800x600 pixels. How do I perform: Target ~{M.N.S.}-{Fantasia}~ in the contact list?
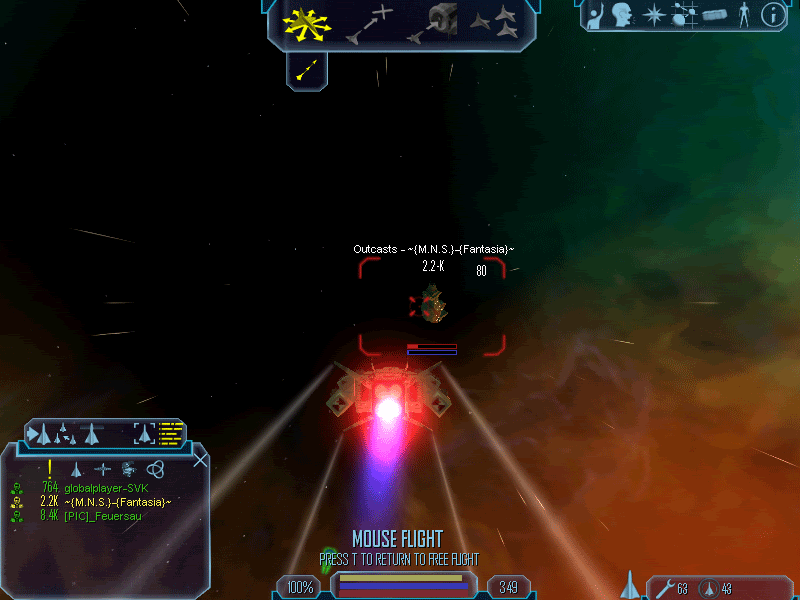tap(117, 501)
